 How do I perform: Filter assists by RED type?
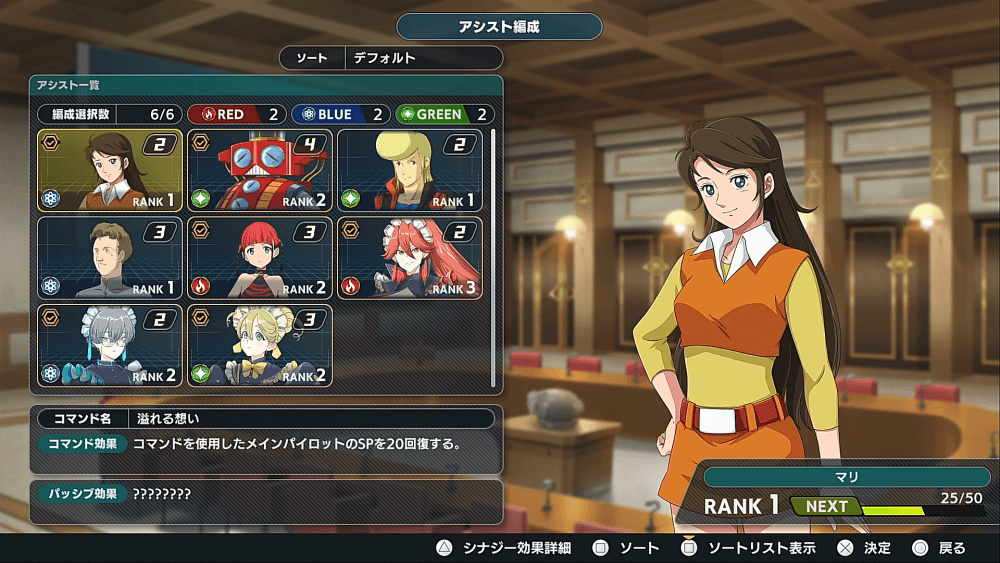click(x=236, y=114)
